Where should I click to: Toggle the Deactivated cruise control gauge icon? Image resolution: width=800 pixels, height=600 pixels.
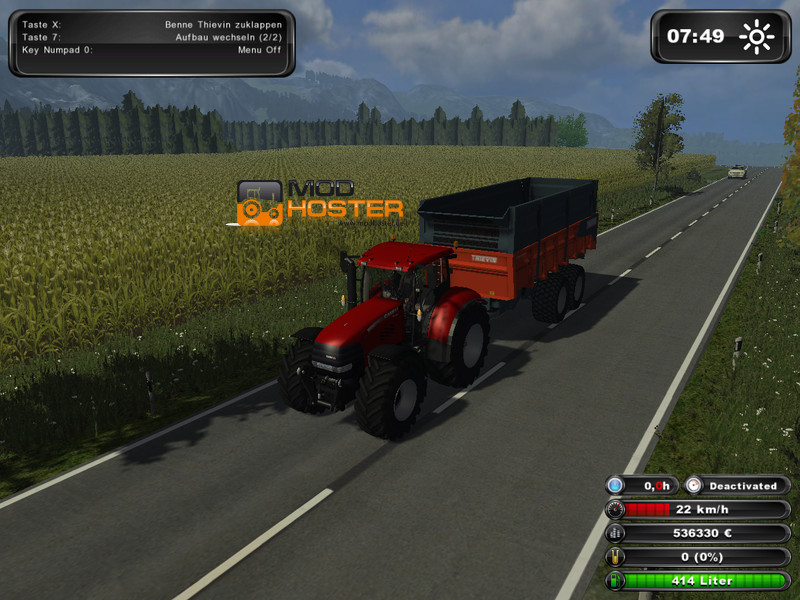[x=695, y=486]
